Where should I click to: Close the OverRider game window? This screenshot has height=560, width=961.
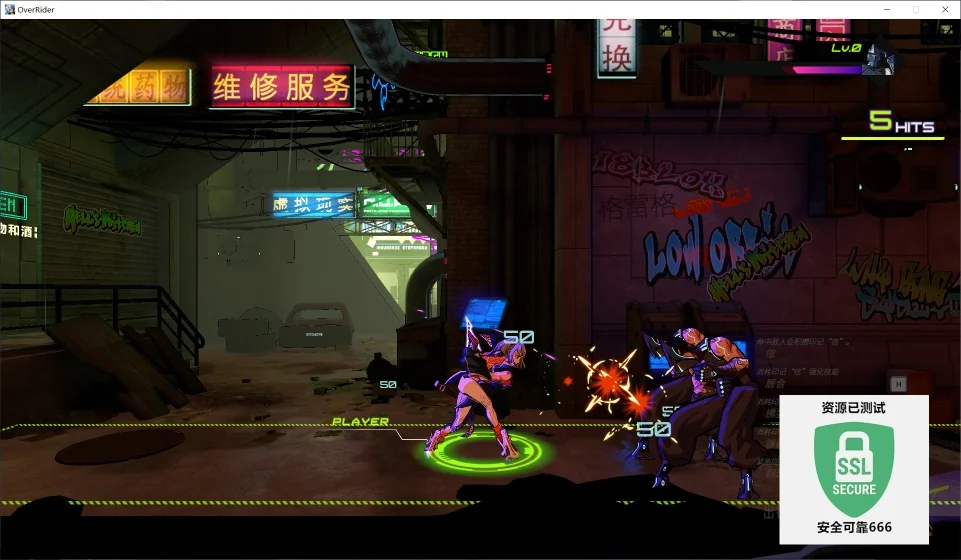click(943, 9)
